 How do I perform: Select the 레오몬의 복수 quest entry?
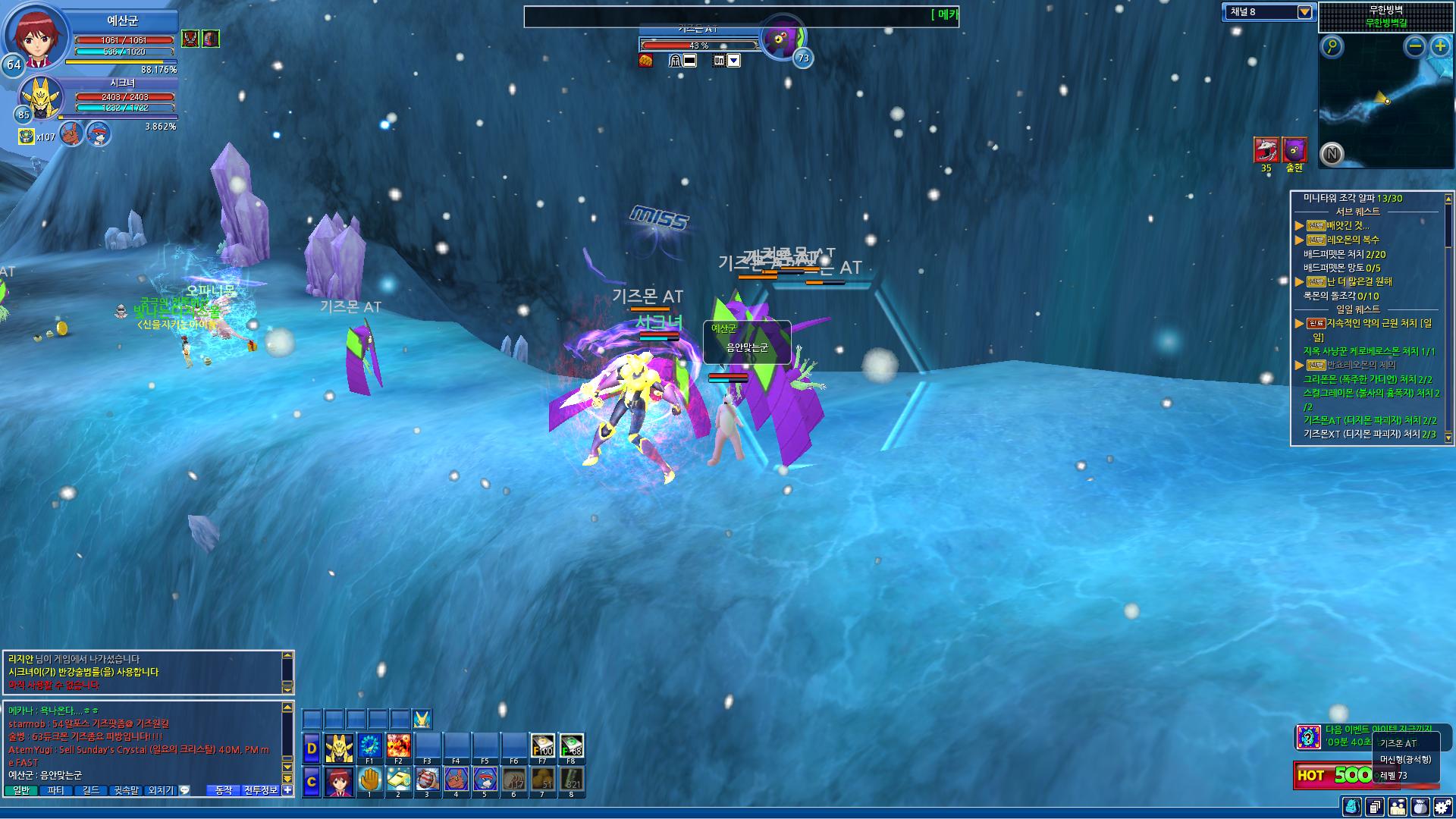[1353, 240]
